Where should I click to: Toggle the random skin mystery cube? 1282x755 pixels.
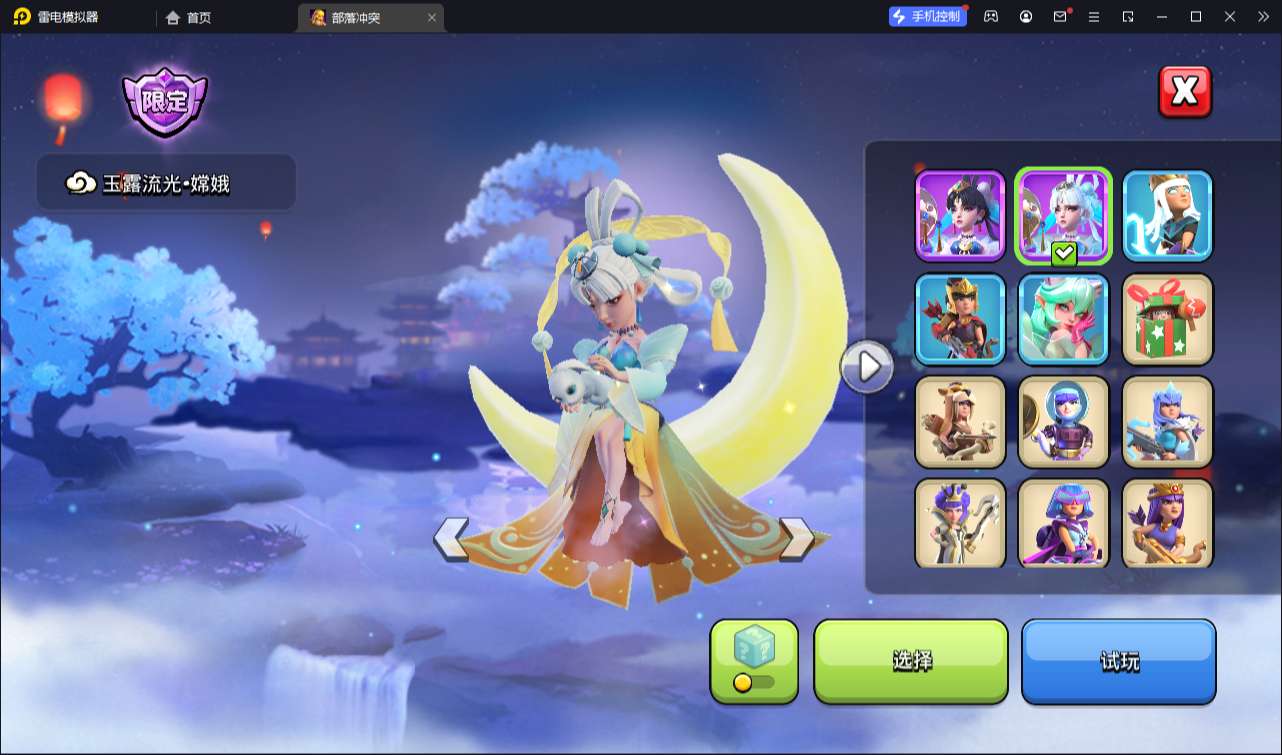[x=754, y=661]
